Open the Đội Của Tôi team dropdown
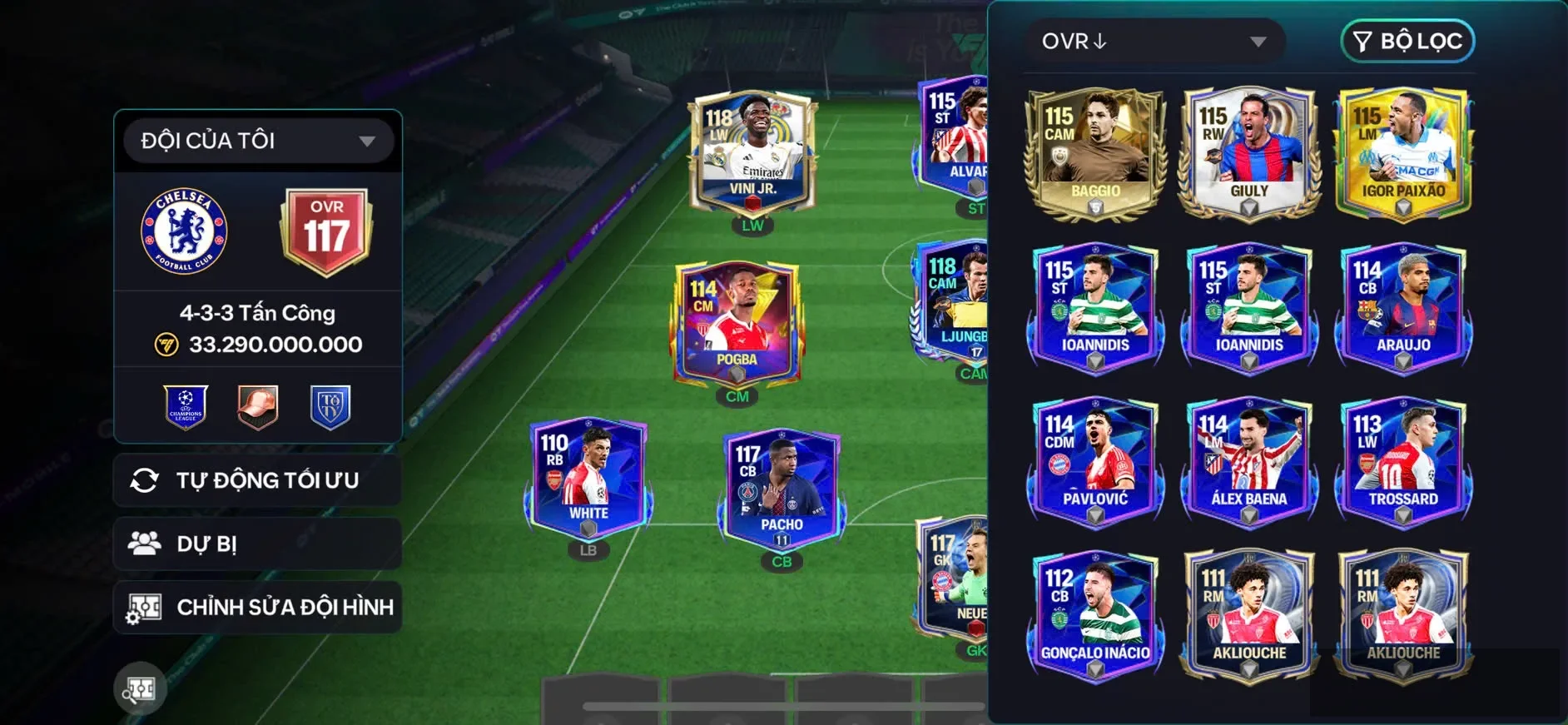This screenshot has height=725, width=1568. [x=258, y=141]
